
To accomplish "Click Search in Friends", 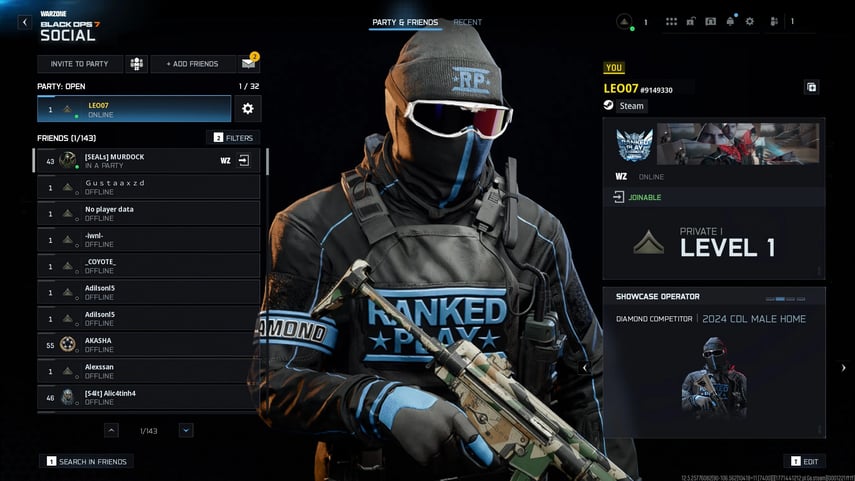I will pyautogui.click(x=86, y=461).
